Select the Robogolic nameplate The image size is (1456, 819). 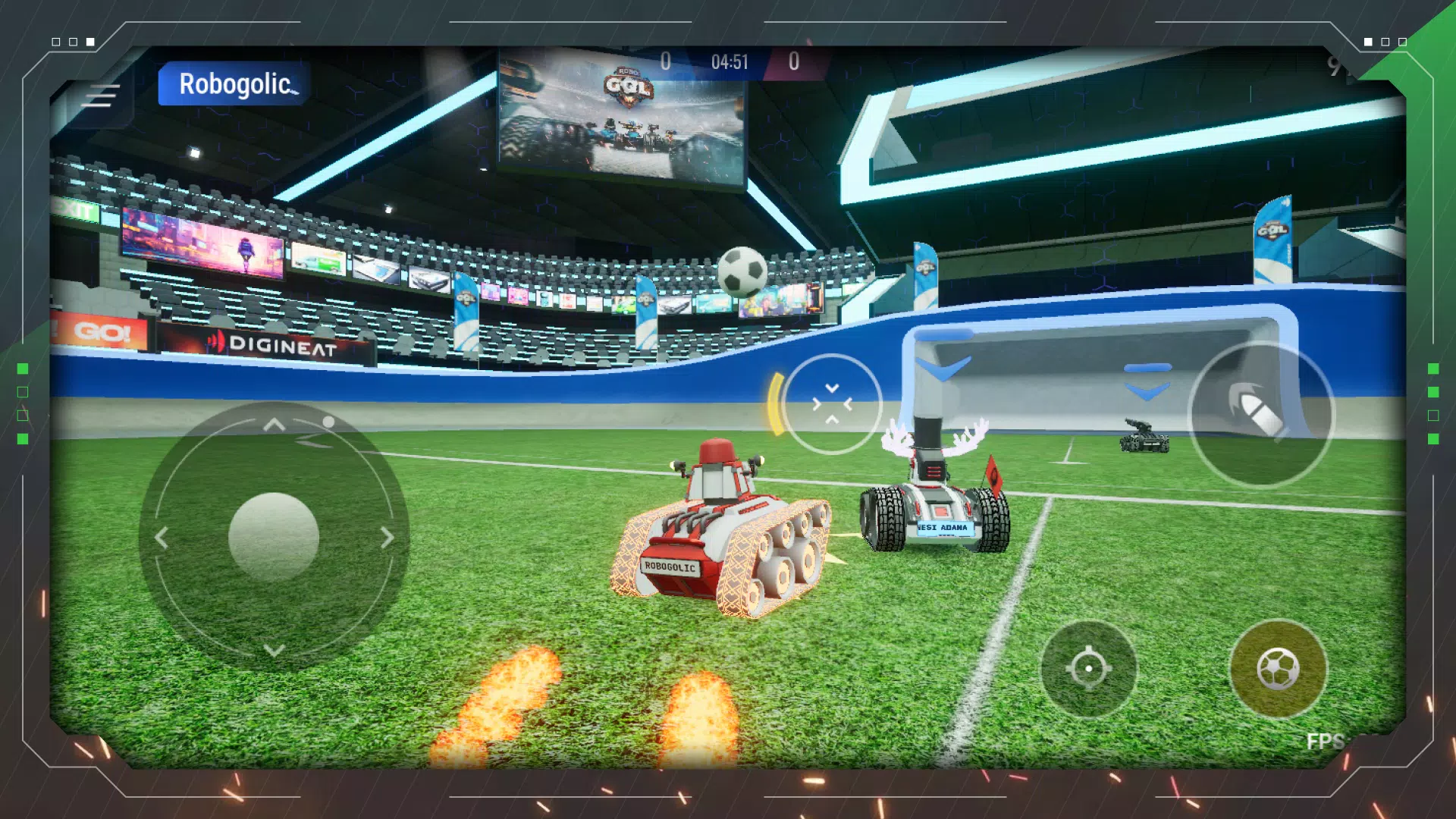point(232,85)
